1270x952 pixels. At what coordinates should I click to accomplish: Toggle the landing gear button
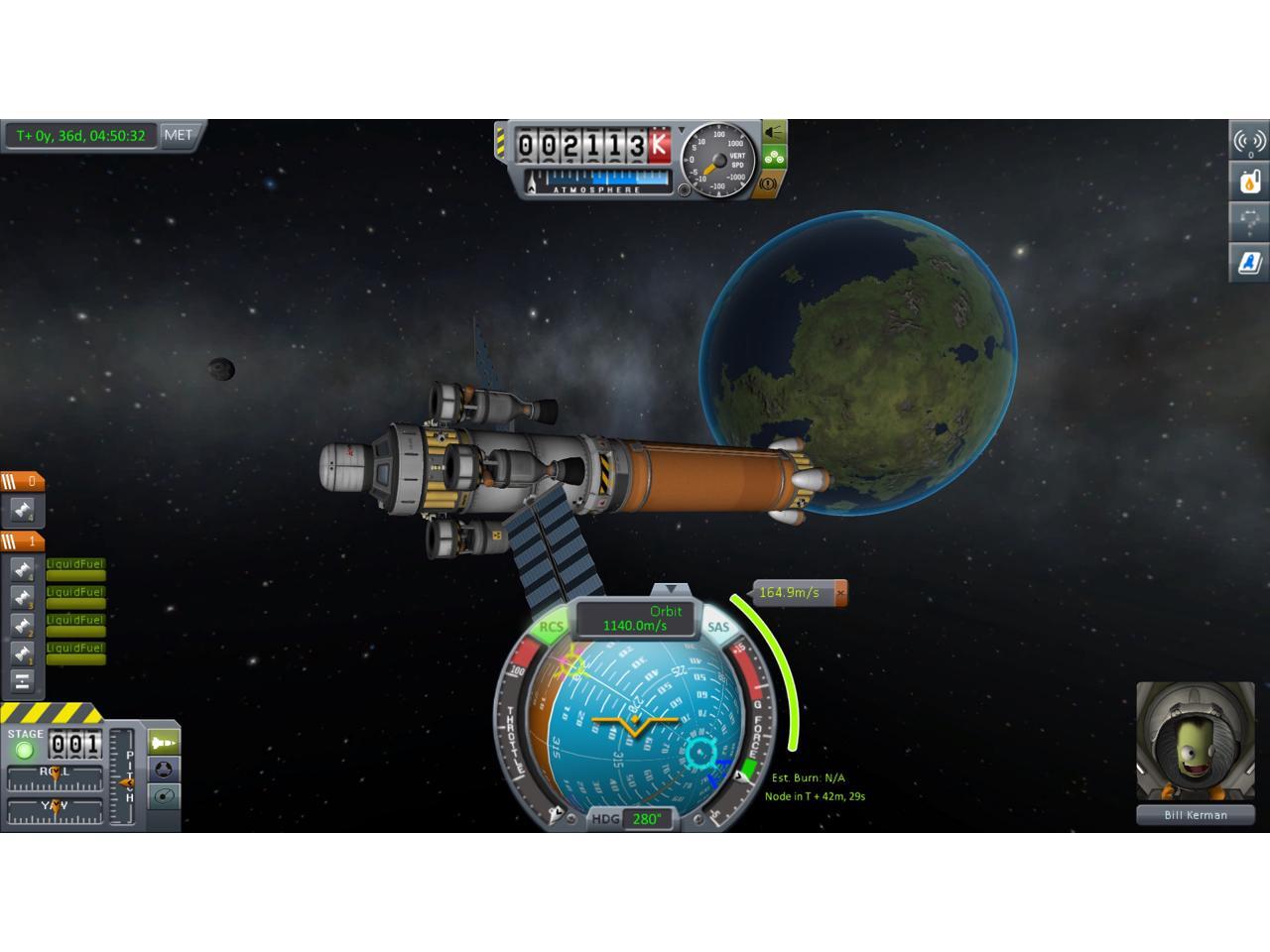point(774,157)
